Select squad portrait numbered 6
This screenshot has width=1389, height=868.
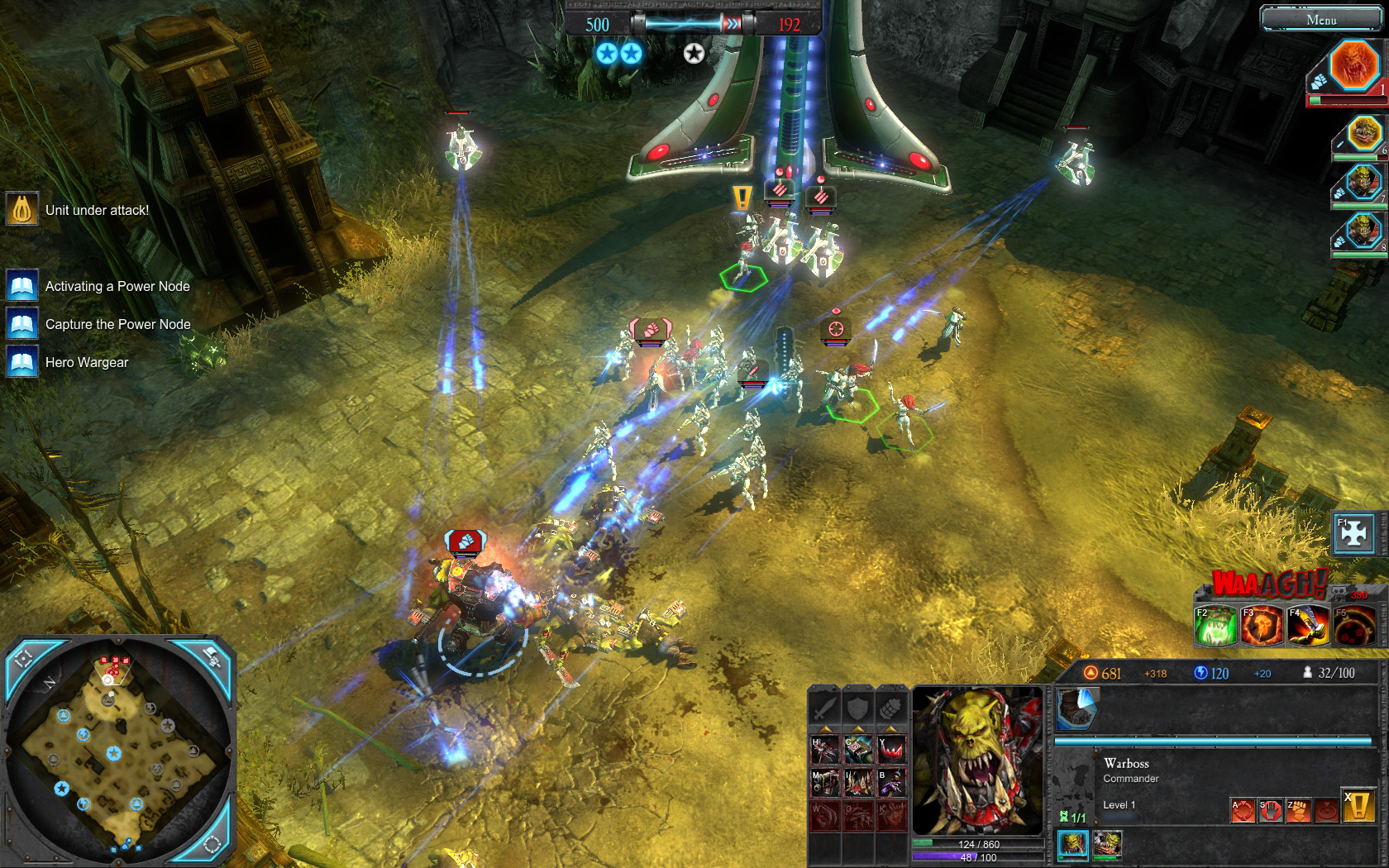(1363, 133)
